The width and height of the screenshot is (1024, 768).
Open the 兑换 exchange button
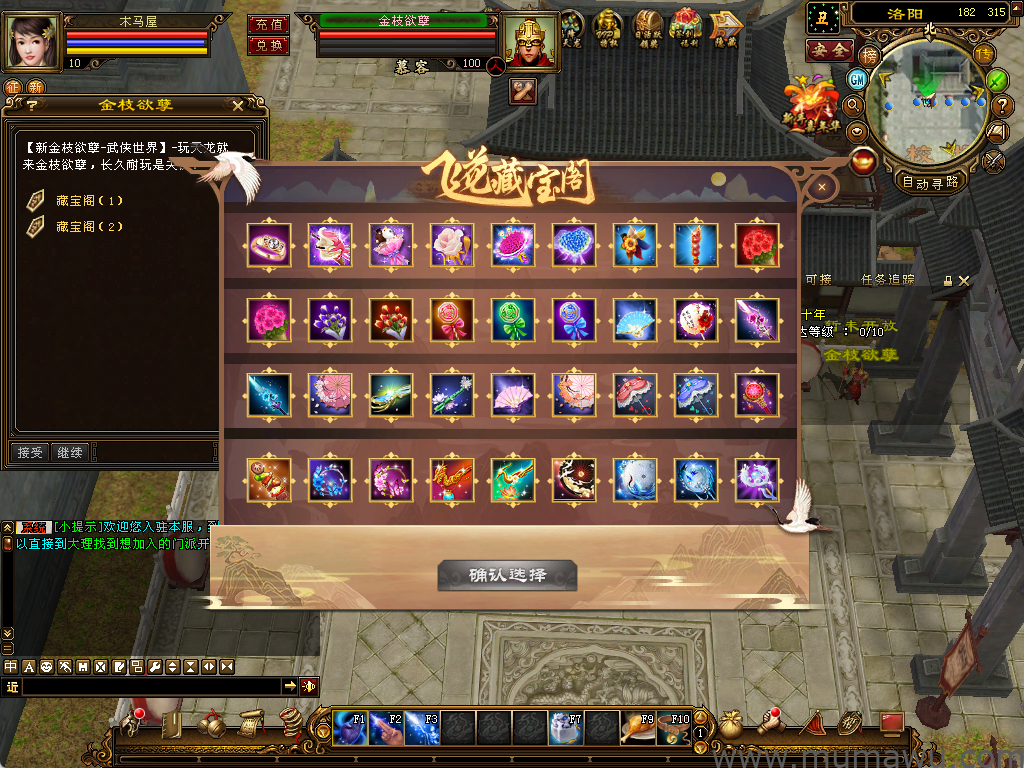pyautogui.click(x=268, y=45)
